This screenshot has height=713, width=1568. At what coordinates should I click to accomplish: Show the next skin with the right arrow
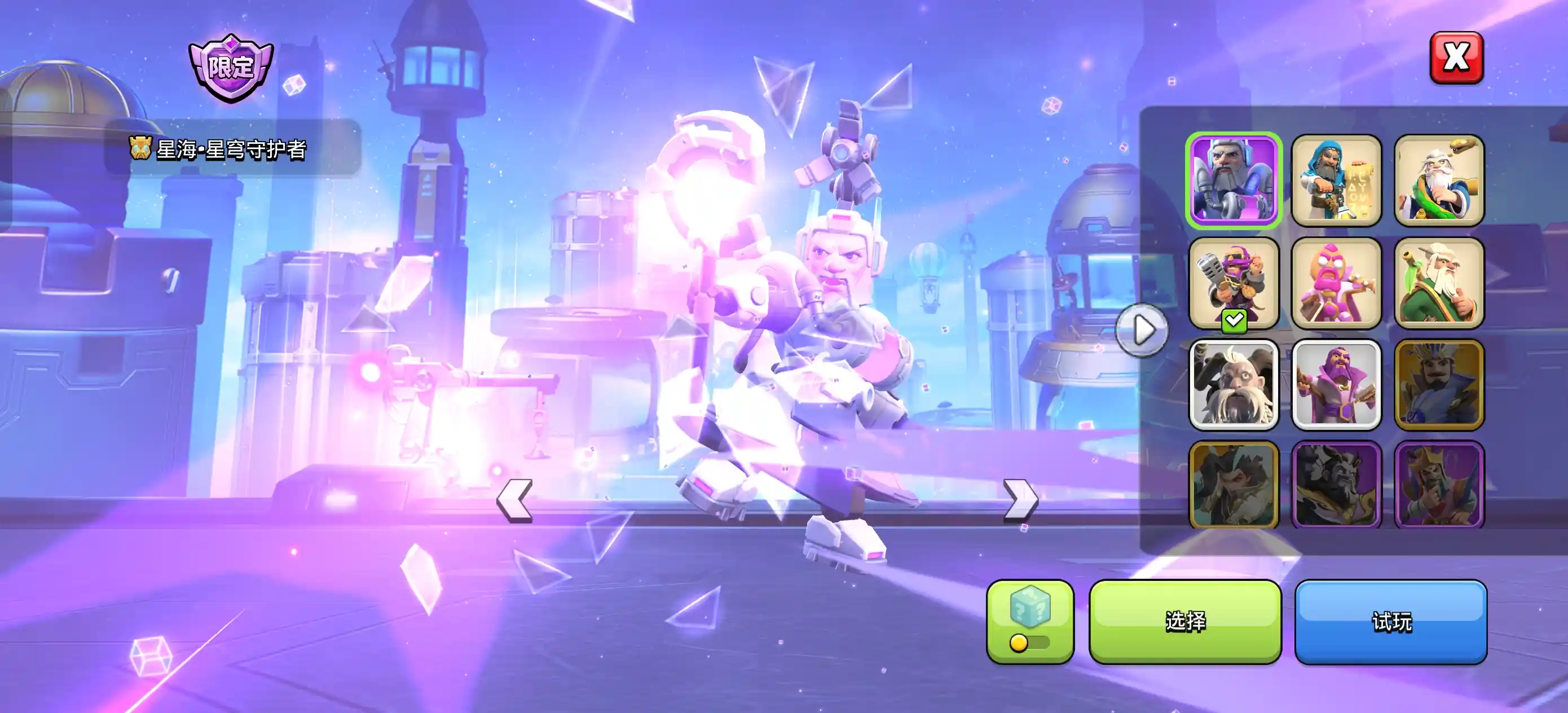(1020, 500)
